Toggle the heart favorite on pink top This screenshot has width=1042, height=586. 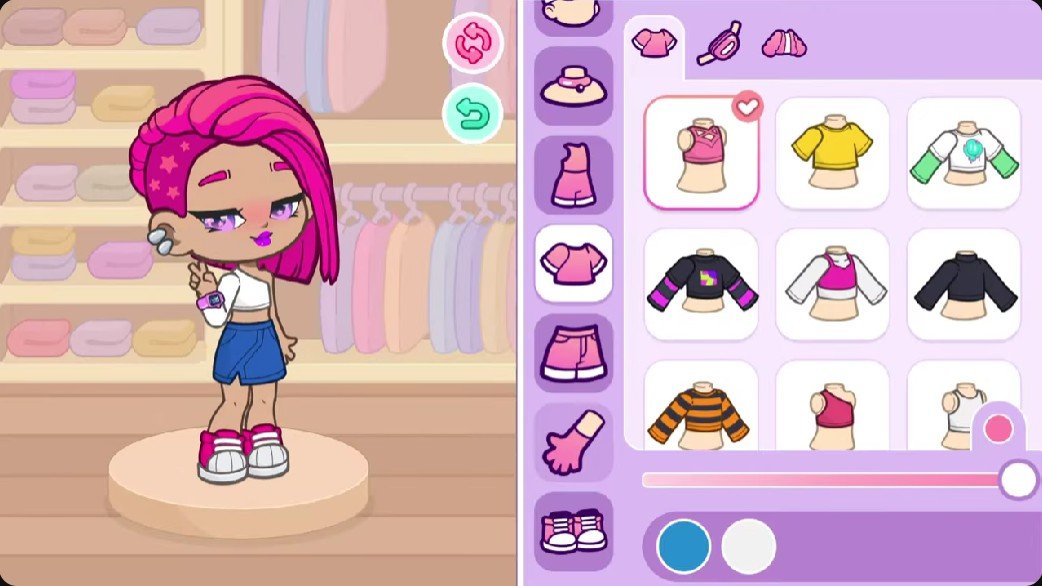(x=746, y=107)
